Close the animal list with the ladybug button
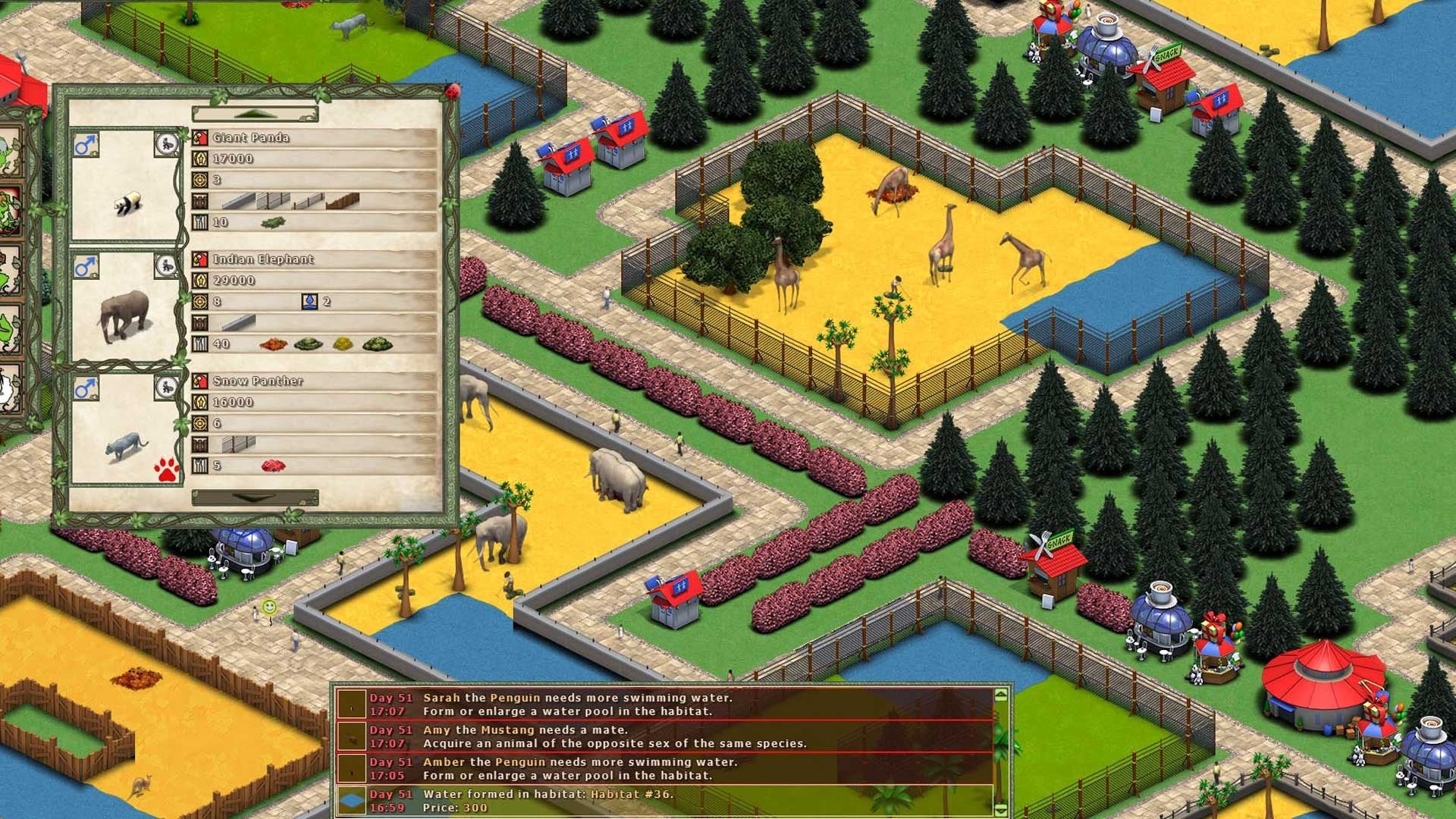Screen dimensions: 1456x819 pos(453,92)
